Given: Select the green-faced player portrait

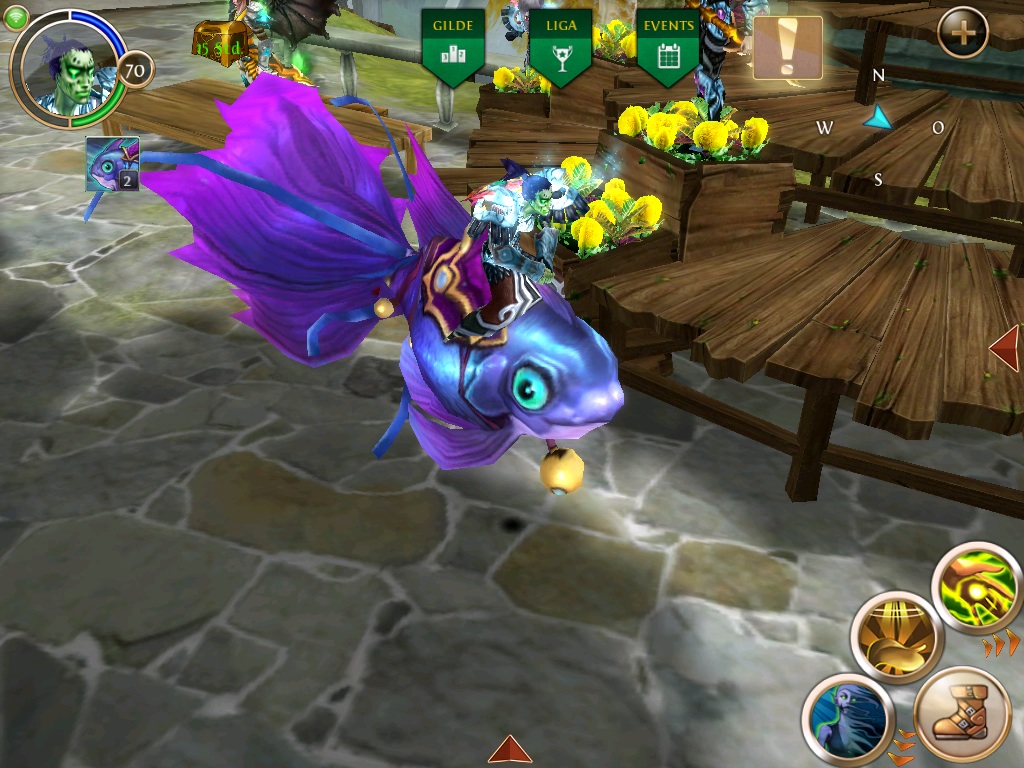Looking at the screenshot, I should (68, 68).
